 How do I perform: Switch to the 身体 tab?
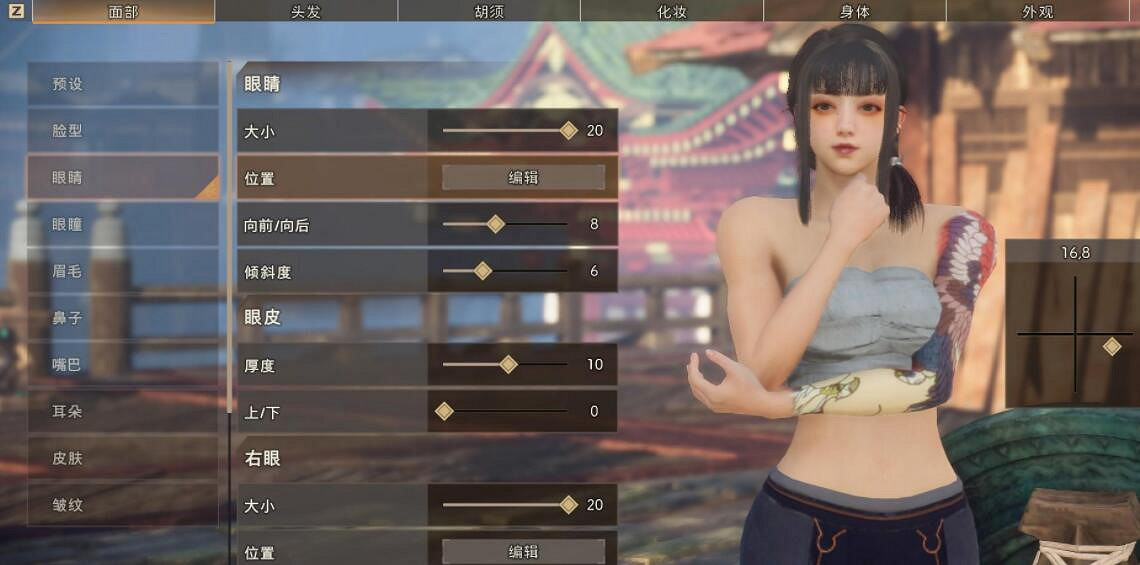pyautogui.click(x=855, y=12)
